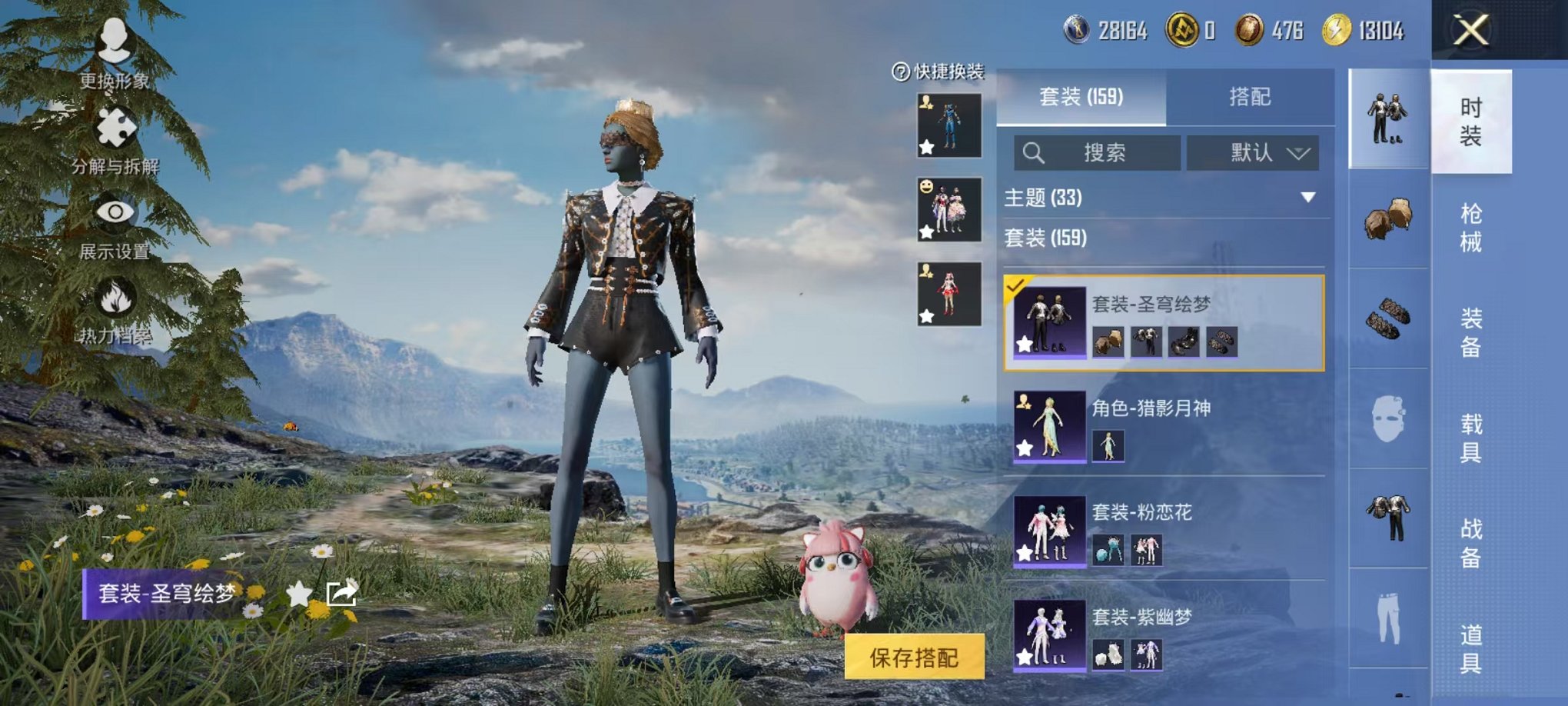Click the search magnifier icon
Screen dimensions: 1568x706
click(1034, 152)
